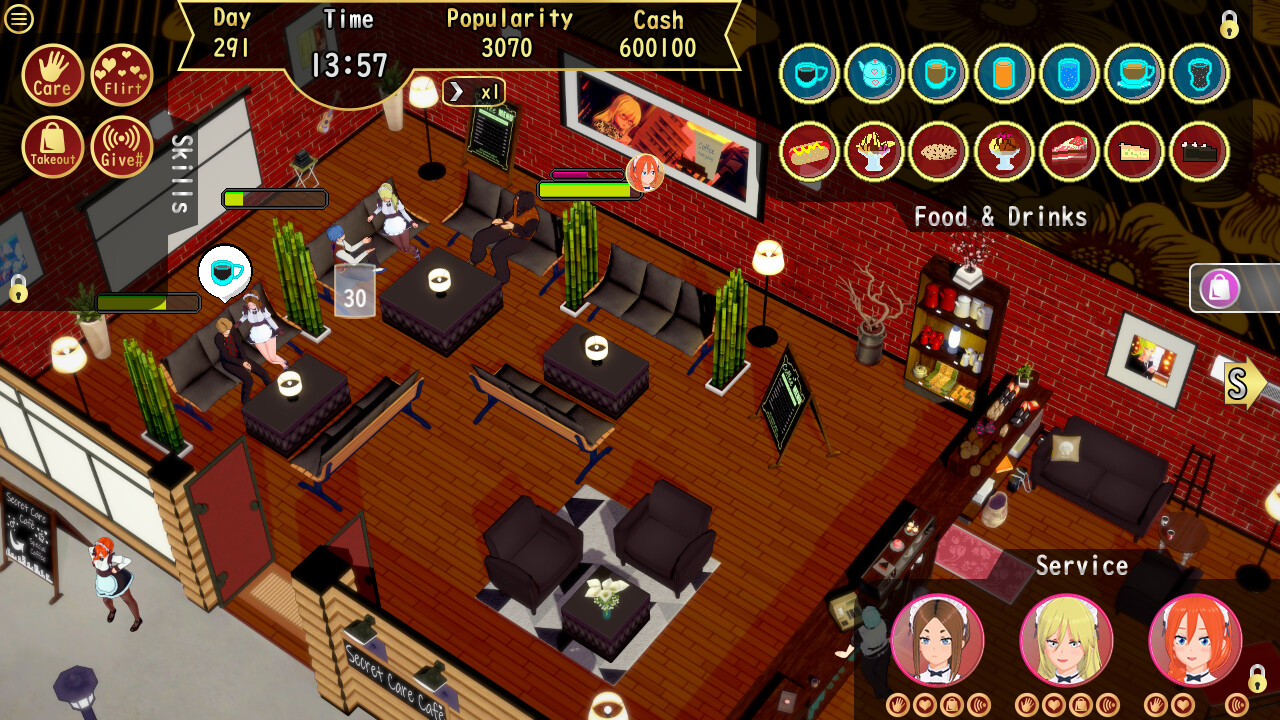Click the Flirt hearts icon
Image resolution: width=1280 pixels, height=720 pixels.
(x=121, y=76)
